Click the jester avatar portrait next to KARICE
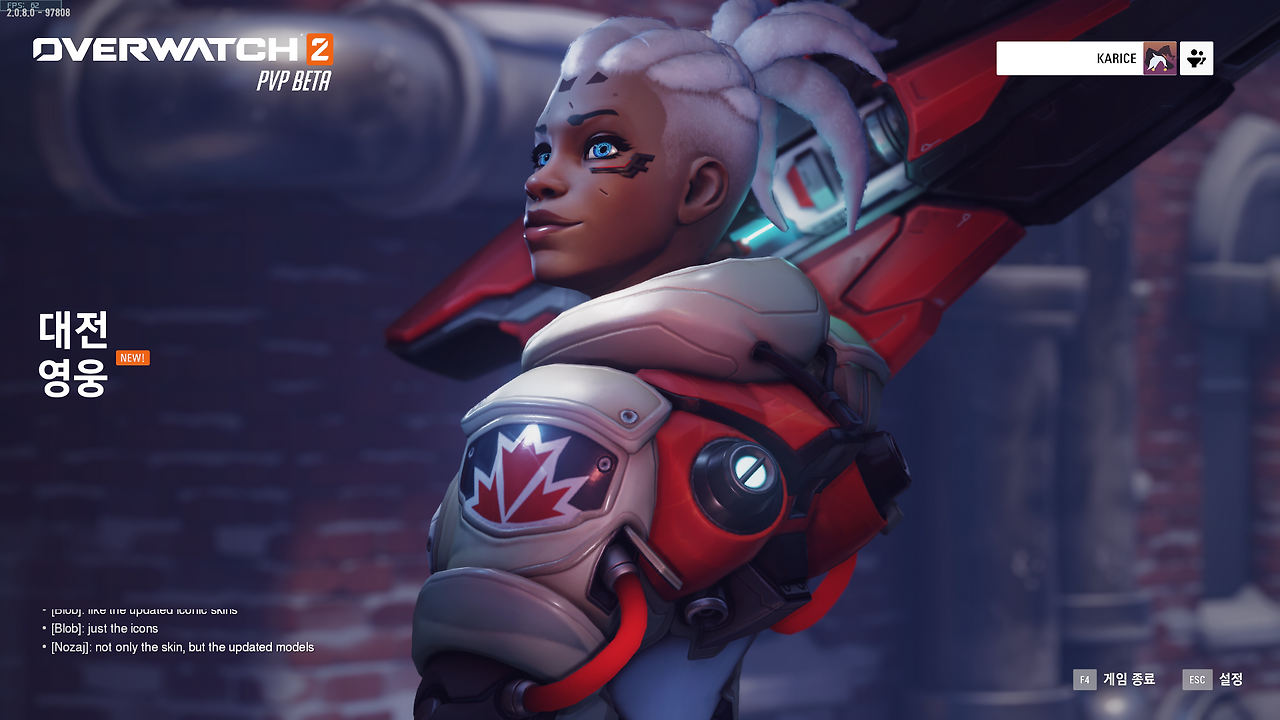1280x720 pixels. pos(1161,58)
